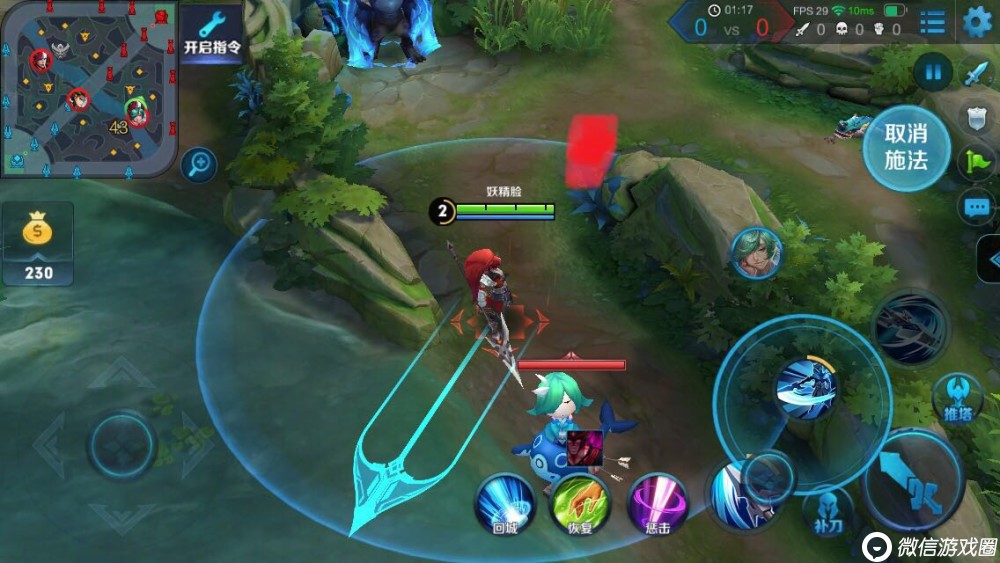Screen dimensions: 1000x563
Task: Choose the 推塔 tower attack button
Action: (x=957, y=399)
